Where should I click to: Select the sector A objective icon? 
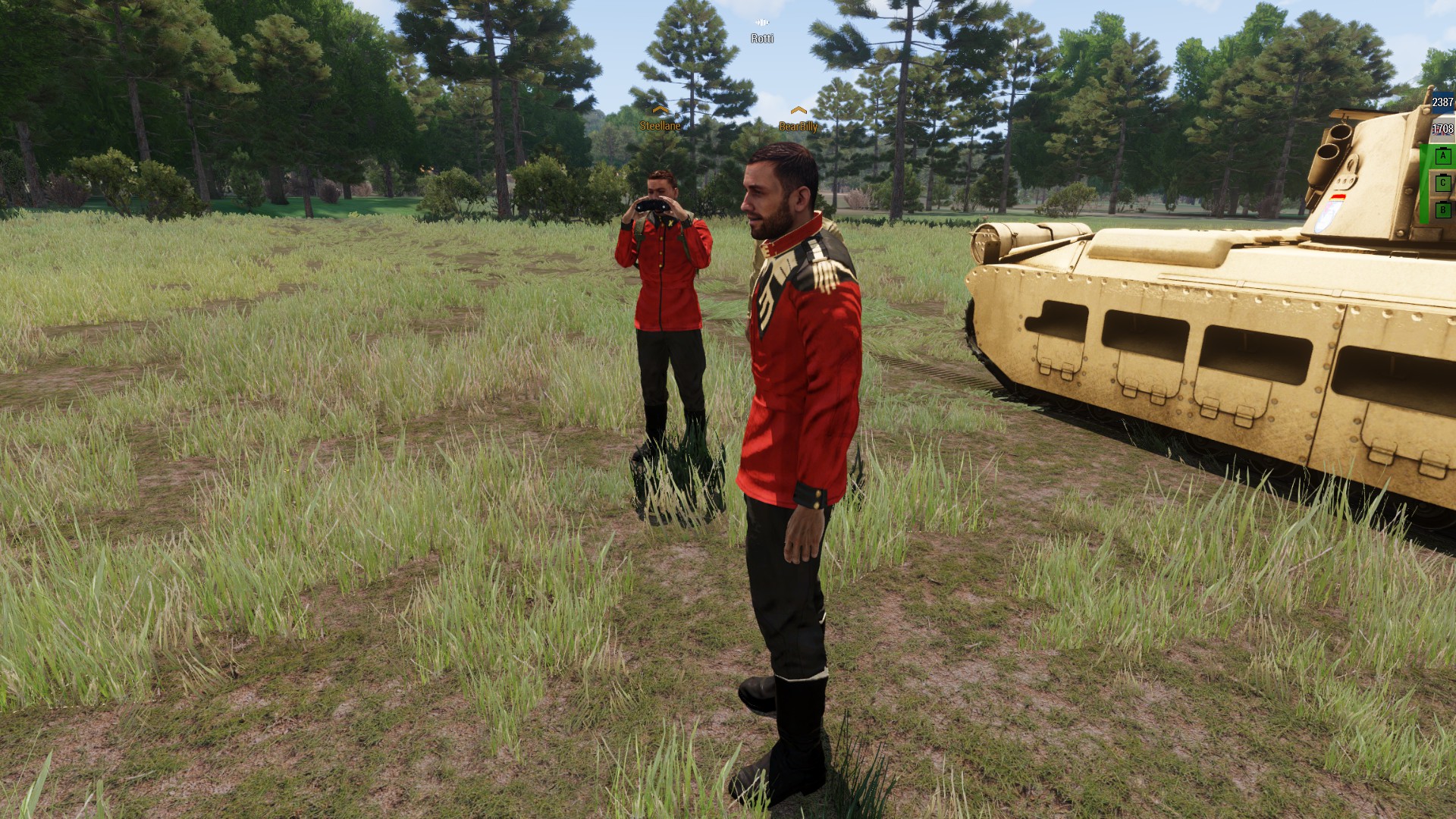point(1443,156)
